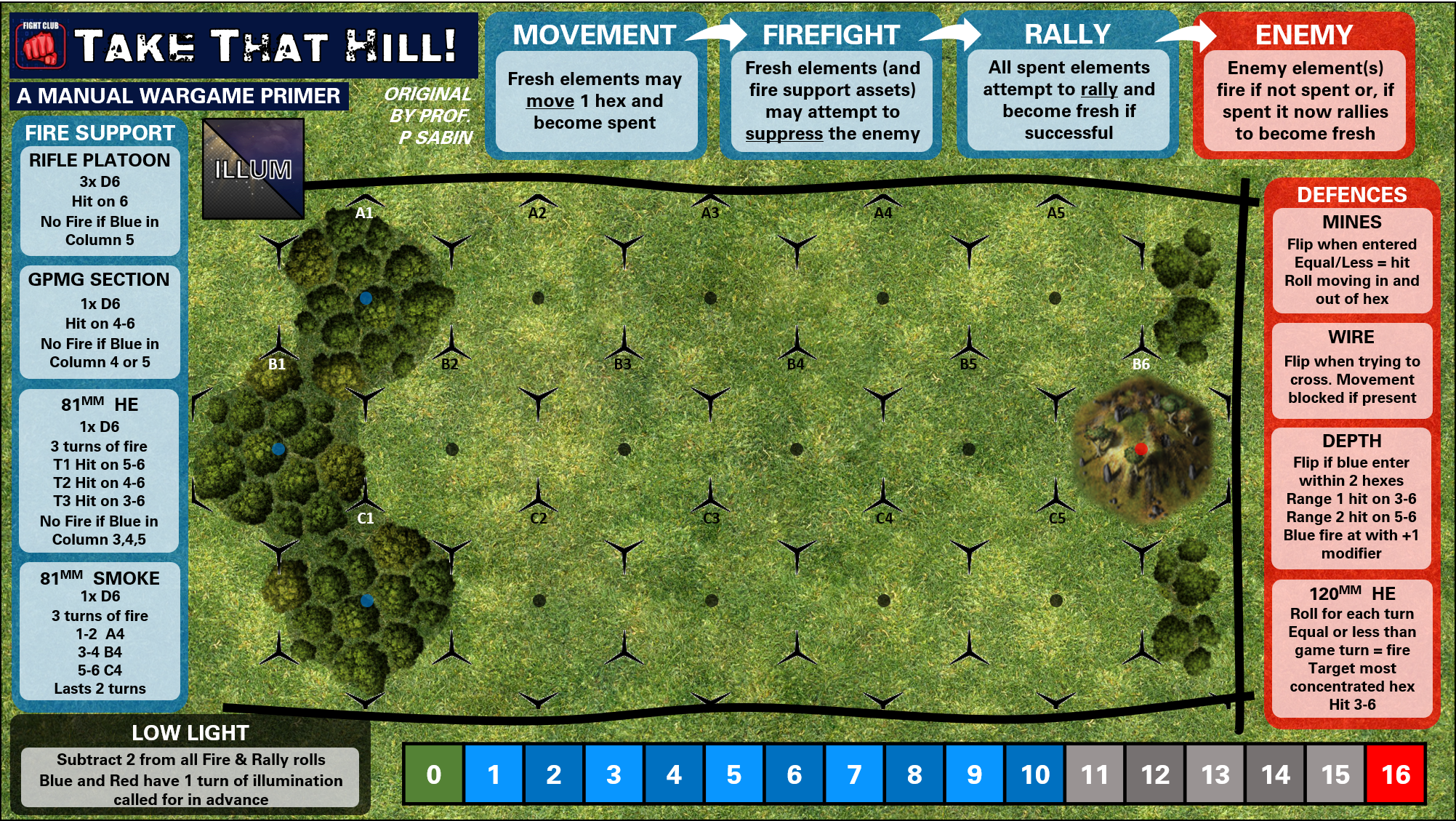Mark turn 5 on the turn track
This screenshot has width=1456, height=821.
tap(734, 774)
